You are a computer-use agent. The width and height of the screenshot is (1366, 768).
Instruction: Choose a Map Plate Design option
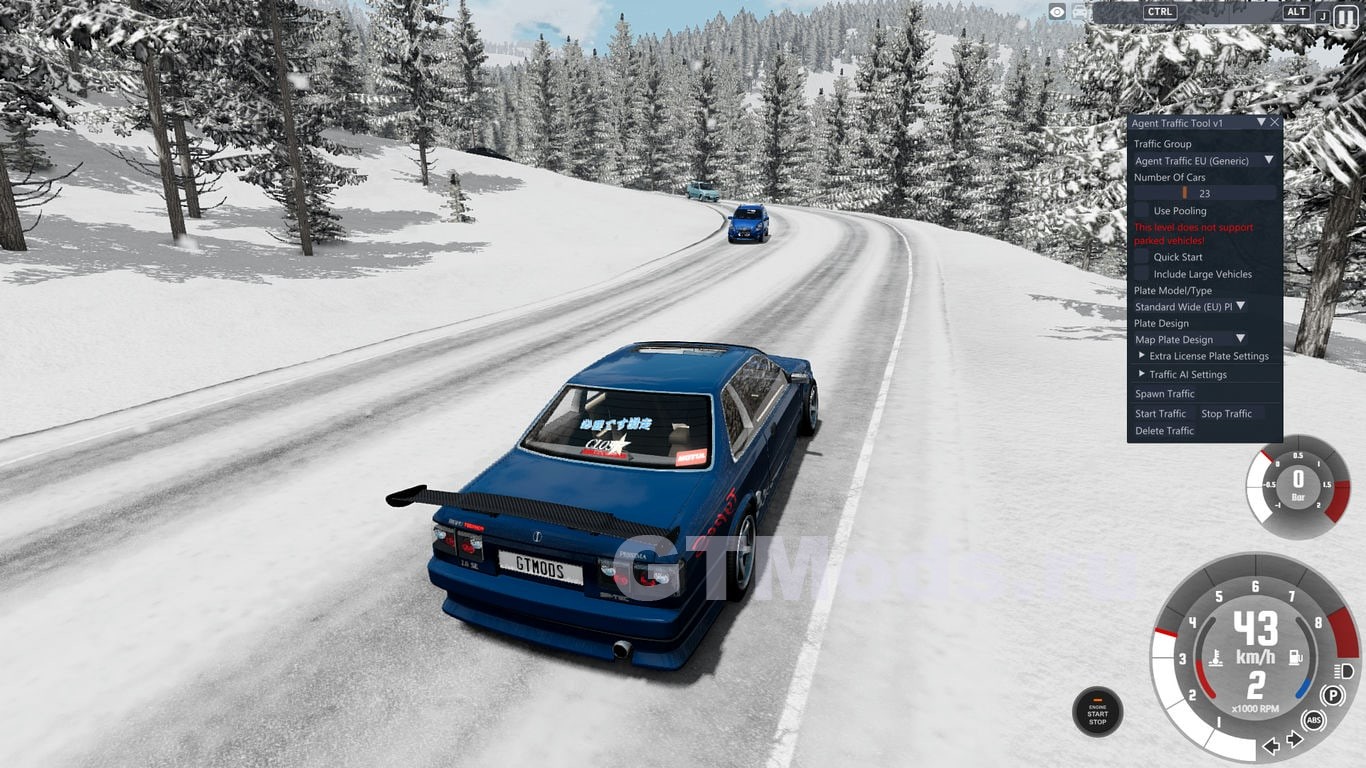click(1190, 340)
